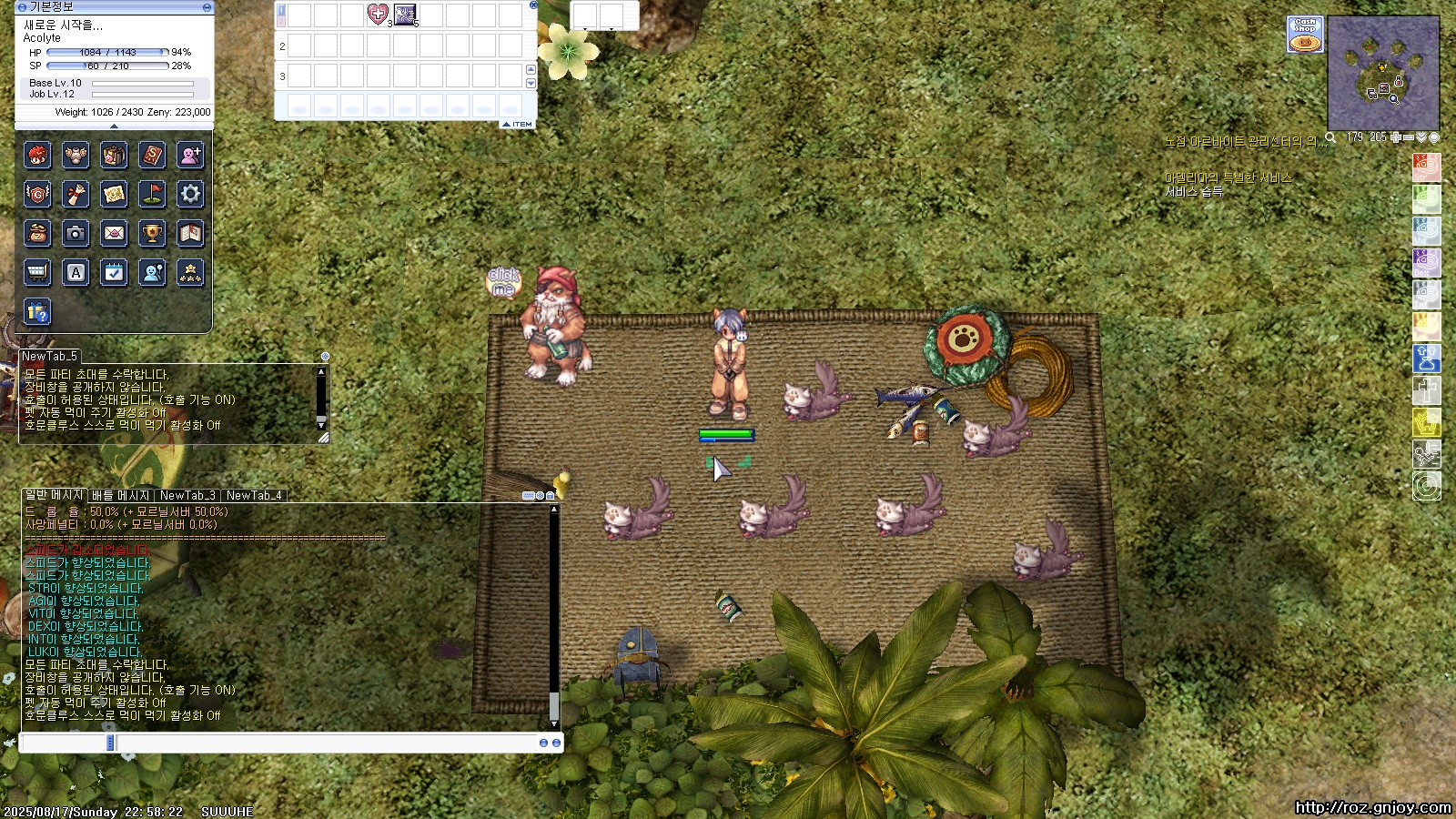Close the skill hotbar window

[x=533, y=5]
